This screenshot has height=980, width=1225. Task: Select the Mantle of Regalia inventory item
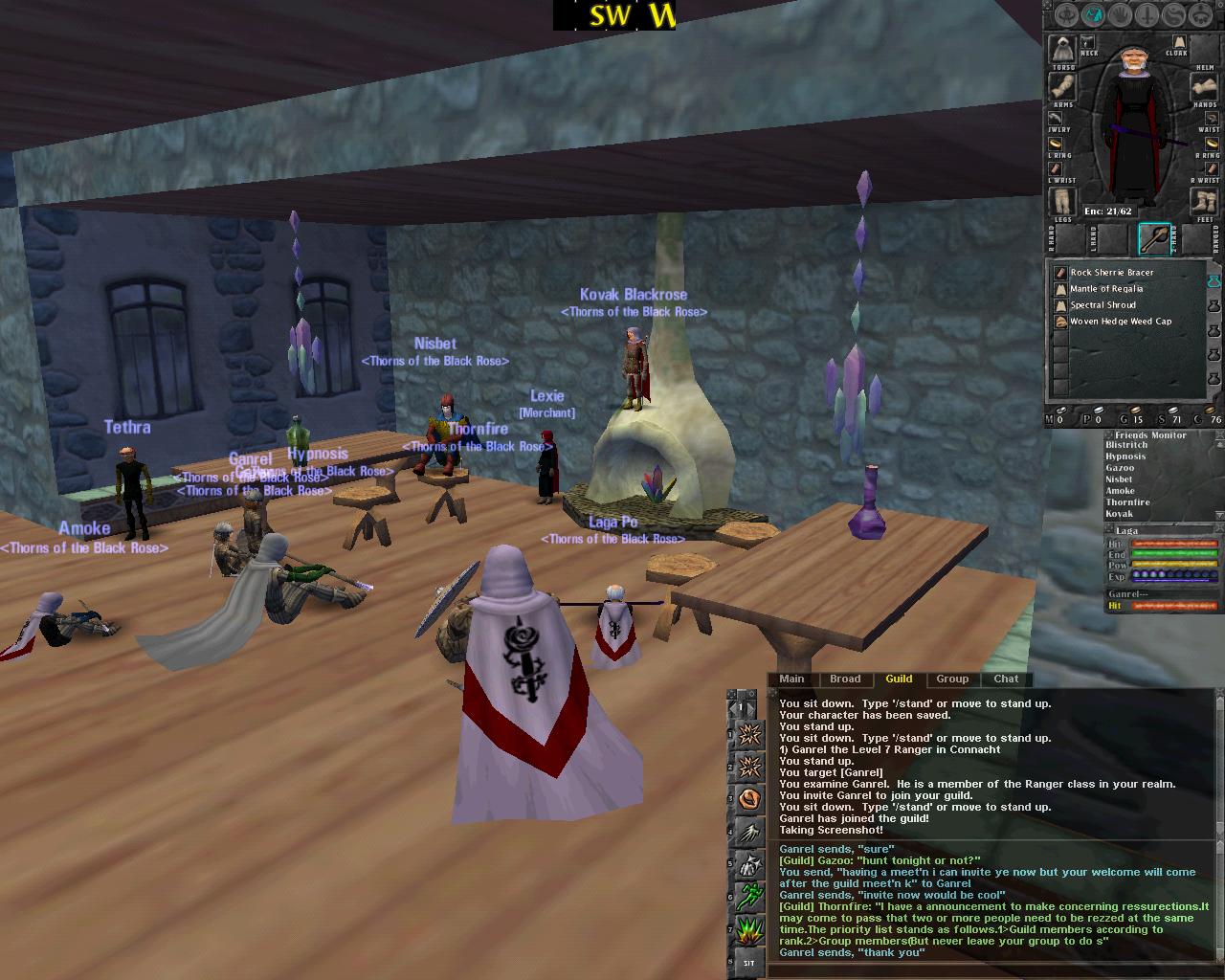(1105, 289)
